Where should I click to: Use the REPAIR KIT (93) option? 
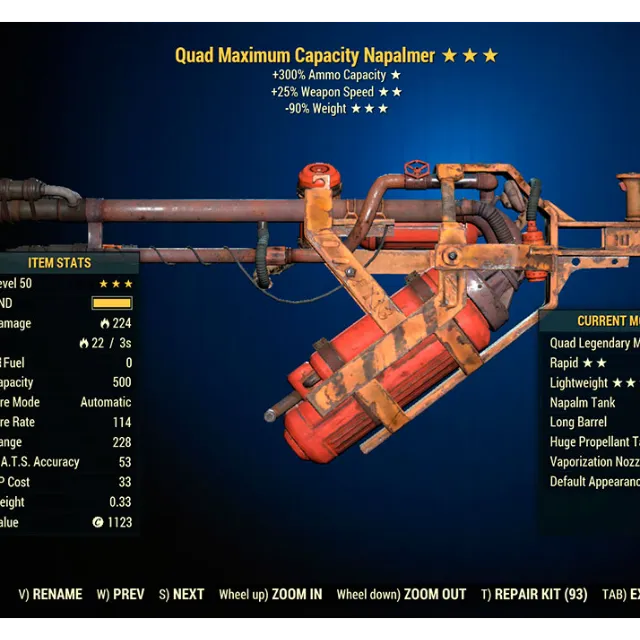coord(534,594)
